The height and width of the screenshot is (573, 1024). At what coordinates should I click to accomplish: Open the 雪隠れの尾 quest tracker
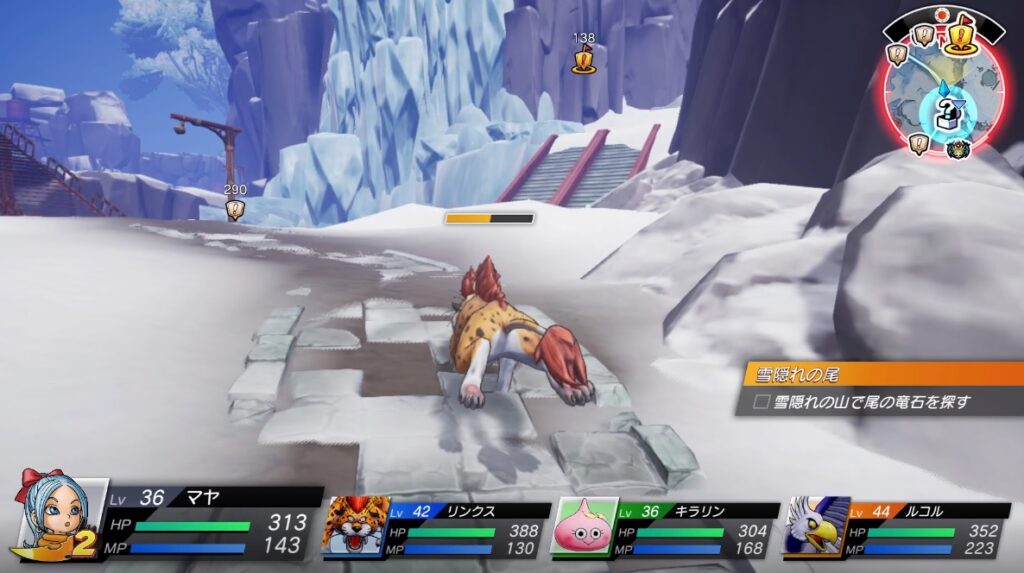[882, 374]
